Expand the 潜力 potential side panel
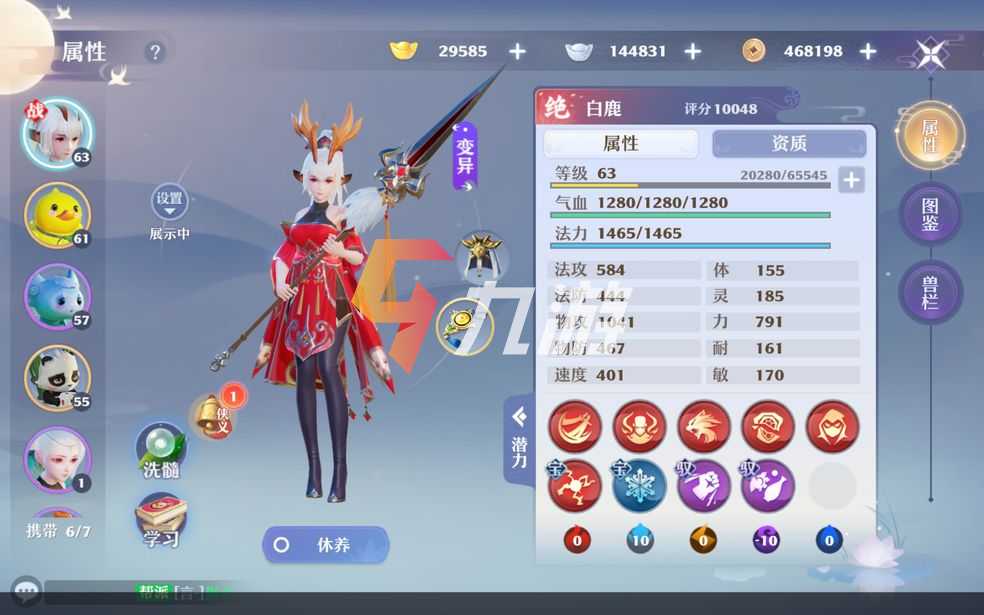 (519, 439)
